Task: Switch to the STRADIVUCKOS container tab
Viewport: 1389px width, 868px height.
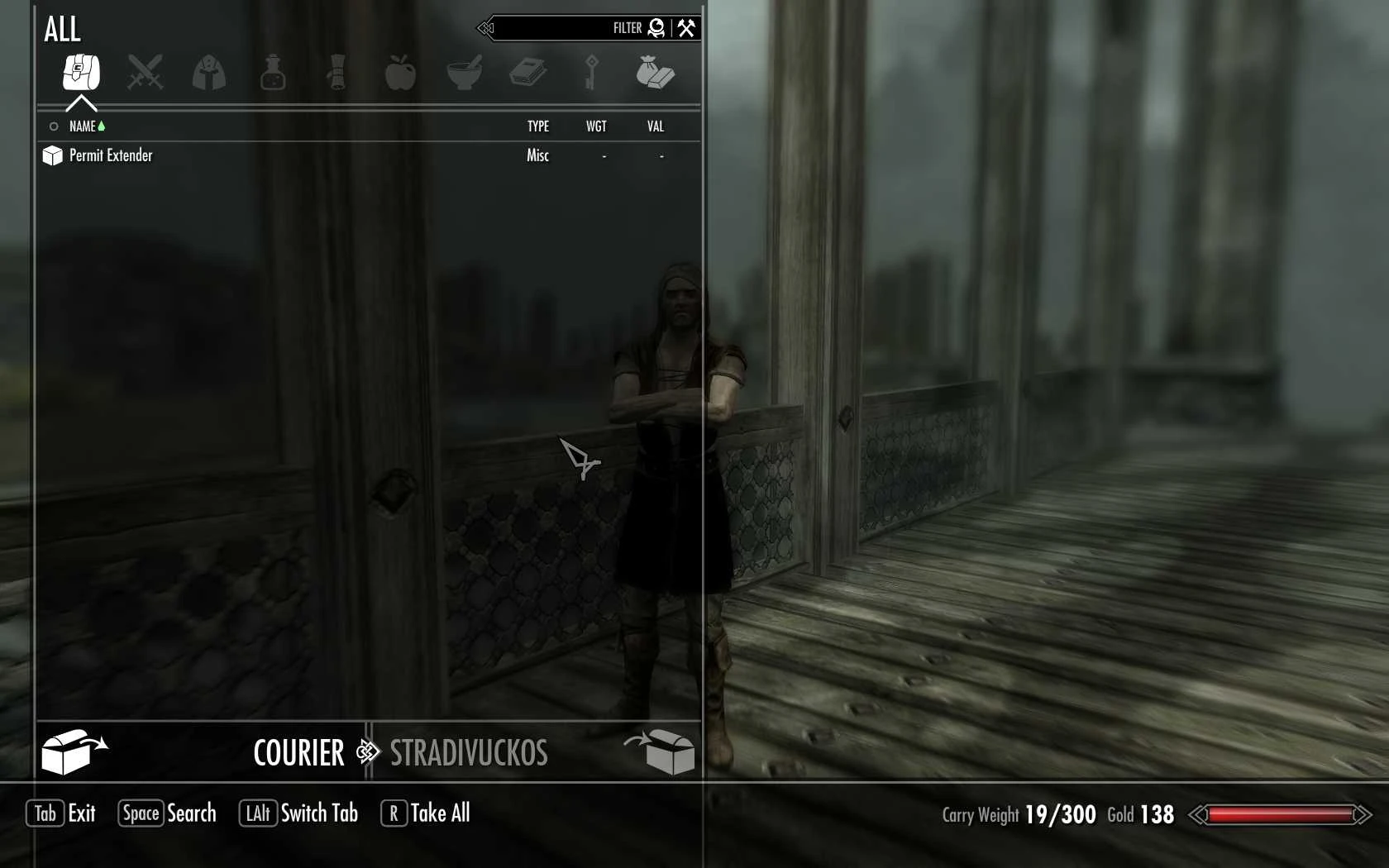Action: pos(468,752)
